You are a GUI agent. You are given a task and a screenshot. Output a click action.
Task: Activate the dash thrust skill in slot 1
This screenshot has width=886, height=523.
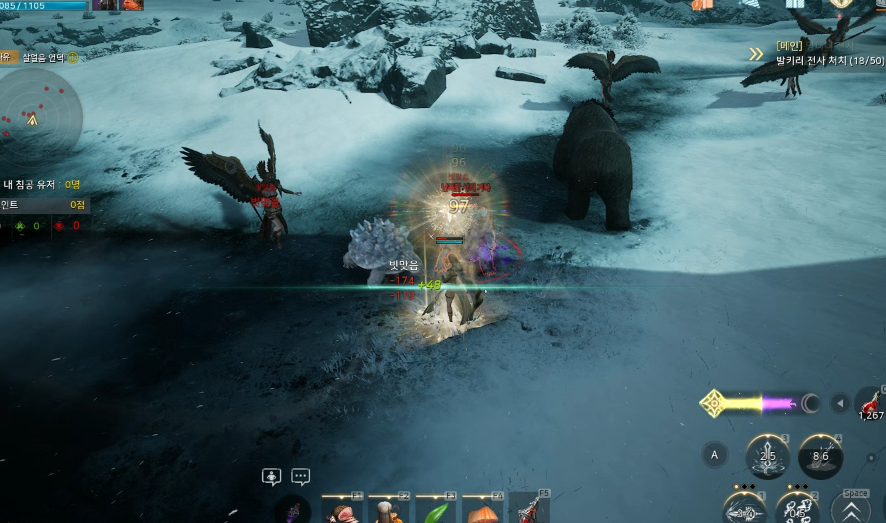[745, 509]
